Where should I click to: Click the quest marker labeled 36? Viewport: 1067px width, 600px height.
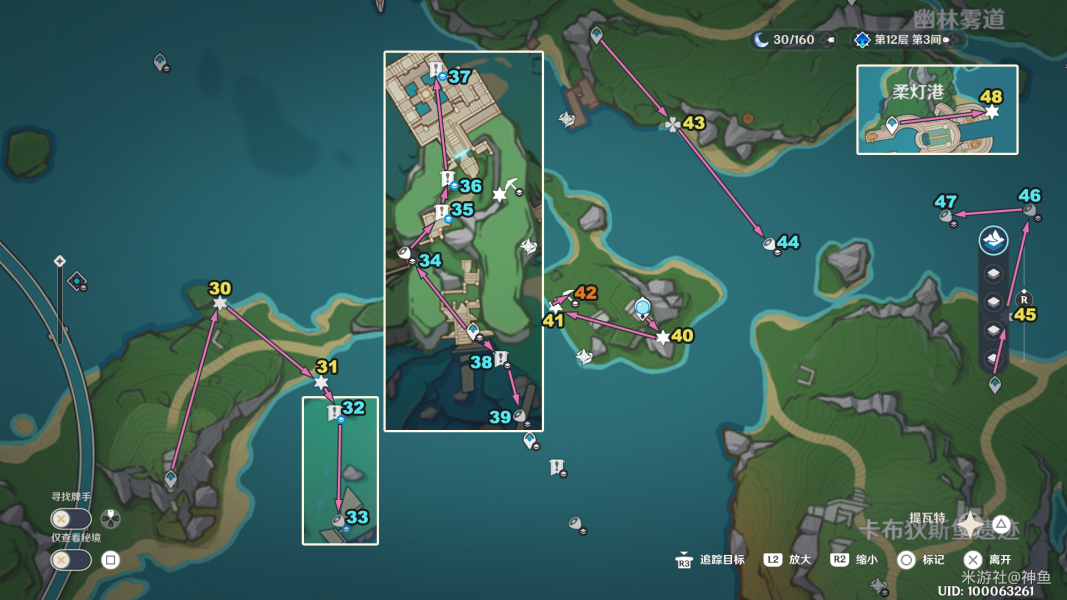pyautogui.click(x=448, y=179)
